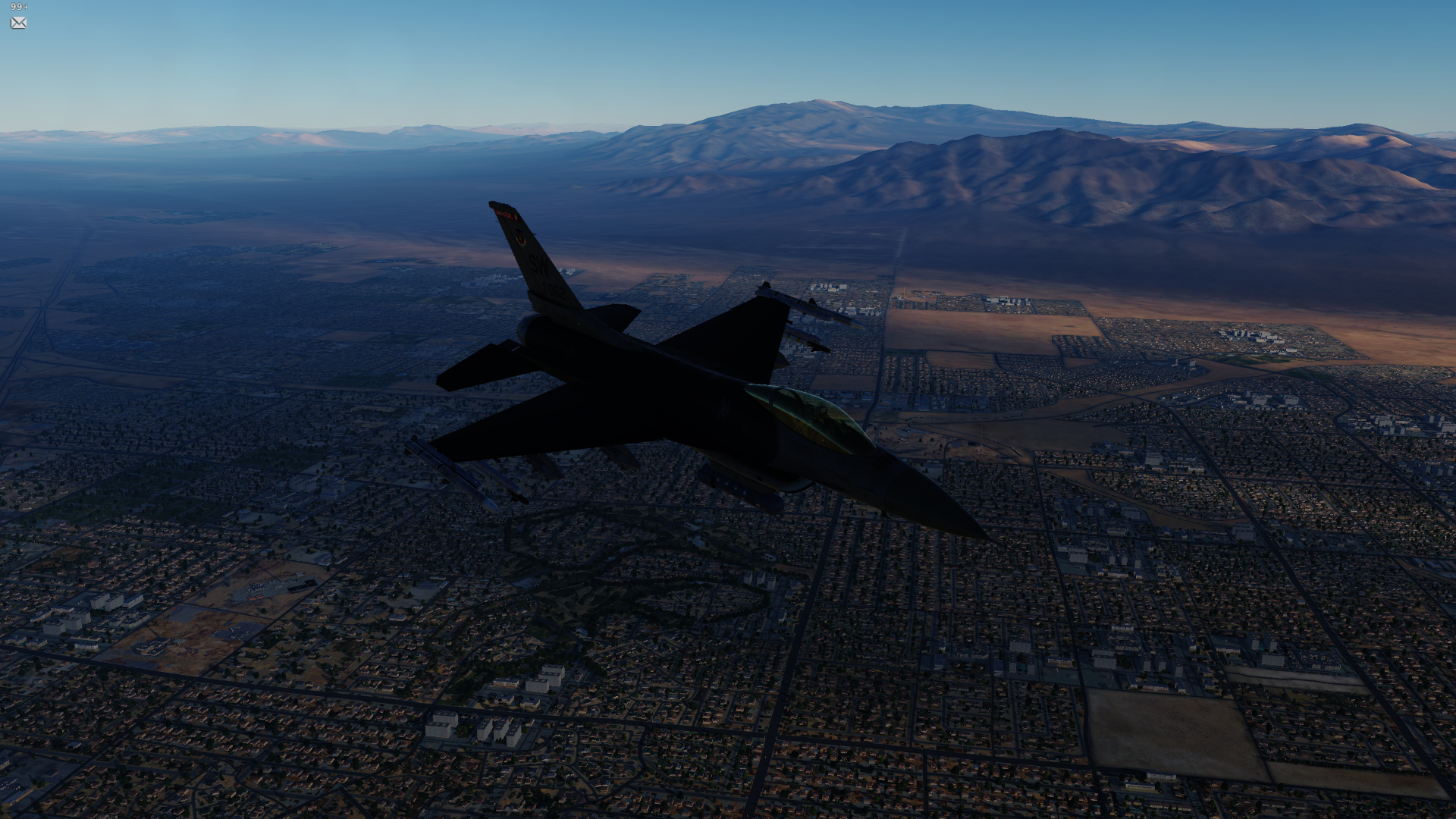Open the envelope messages icon
This screenshot has width=1456, height=819.
[19, 23]
